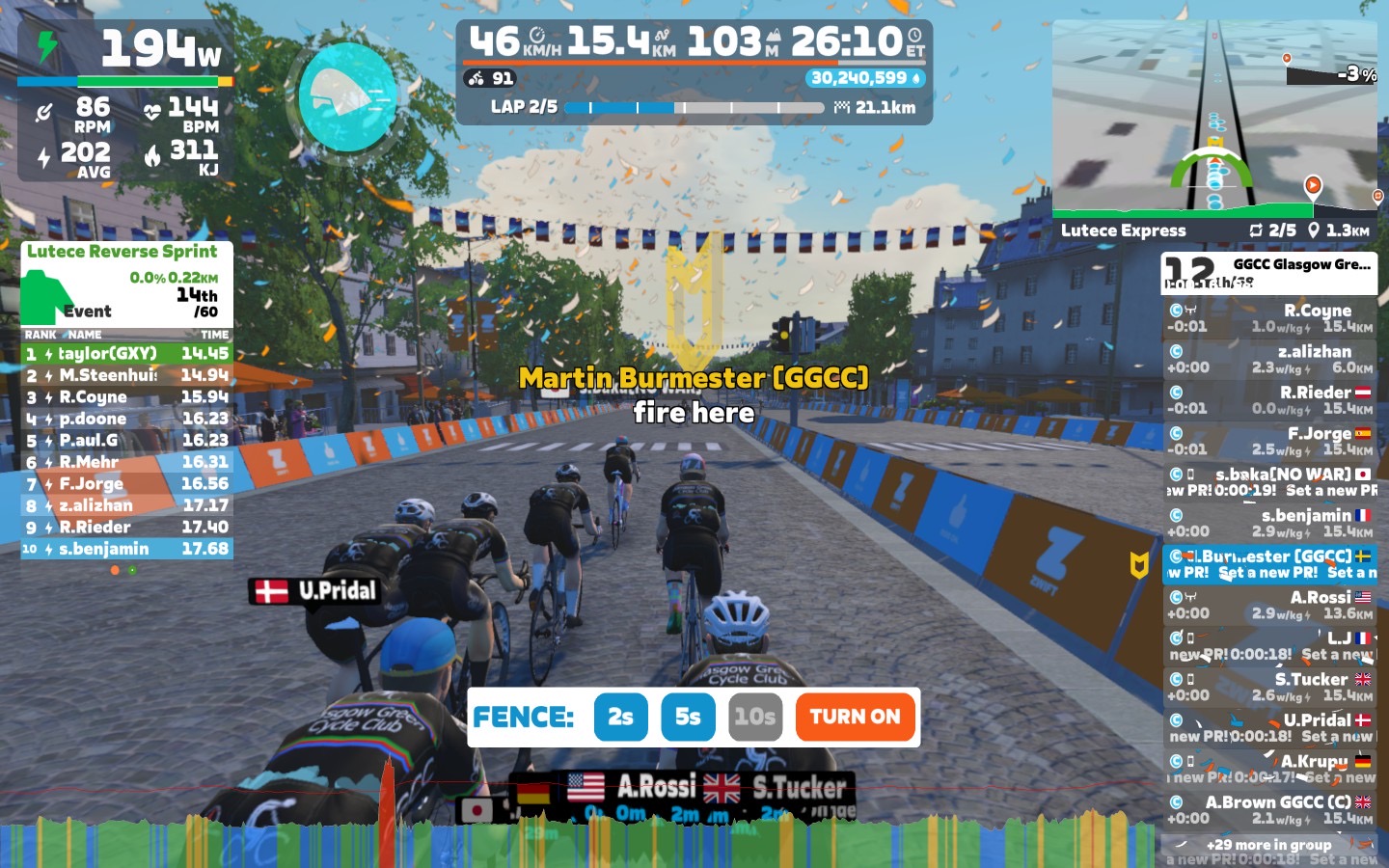Select R.Coyne in nearby riders list
This screenshot has height=868, width=1389.
(x=1269, y=318)
